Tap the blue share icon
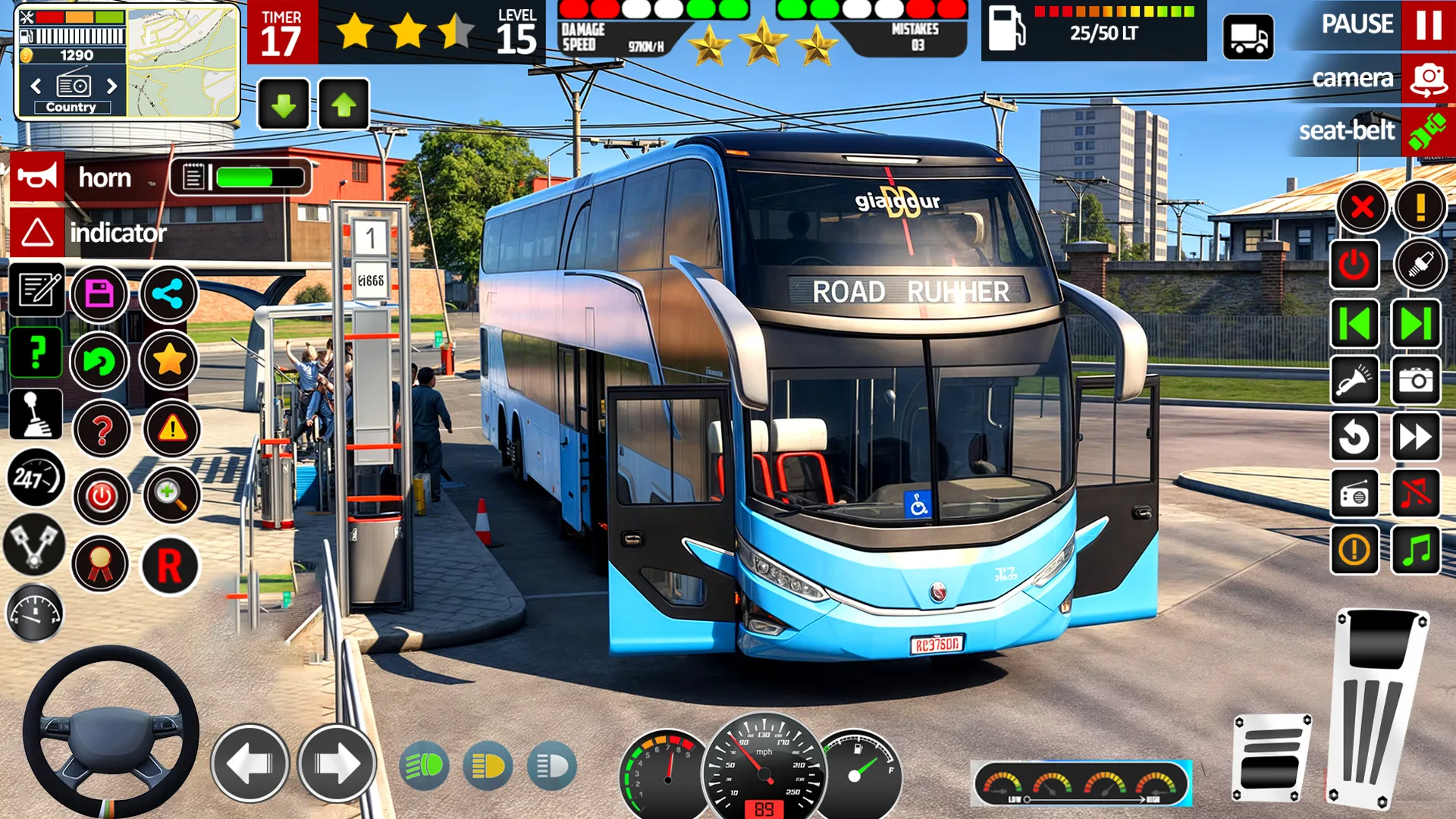The height and width of the screenshot is (819, 1456). [x=168, y=293]
